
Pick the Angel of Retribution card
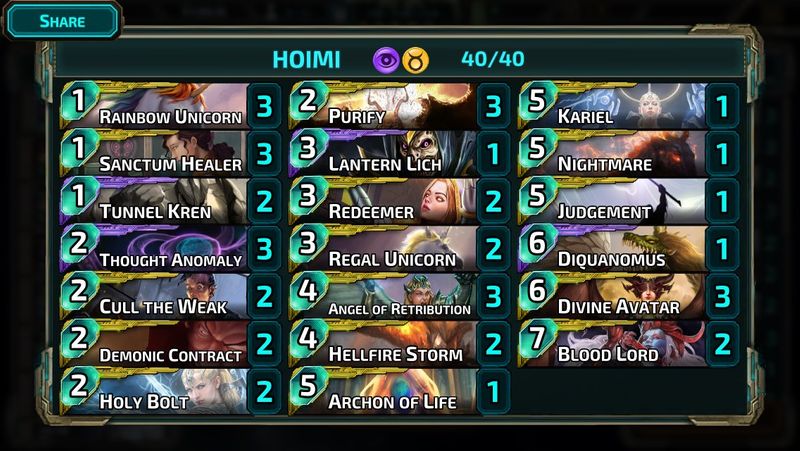click(390, 296)
